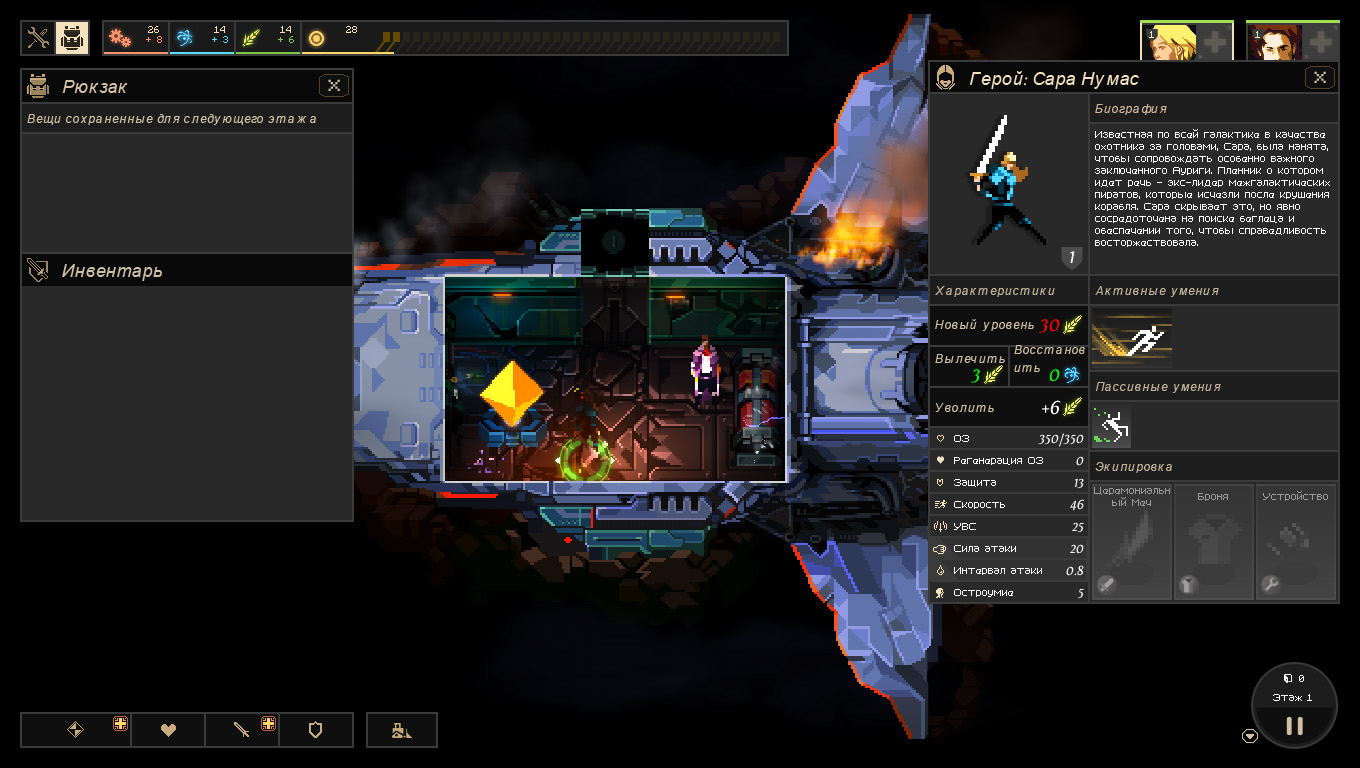Close the Сара Нумас hero panel
The height and width of the screenshot is (768, 1360).
coord(1320,77)
